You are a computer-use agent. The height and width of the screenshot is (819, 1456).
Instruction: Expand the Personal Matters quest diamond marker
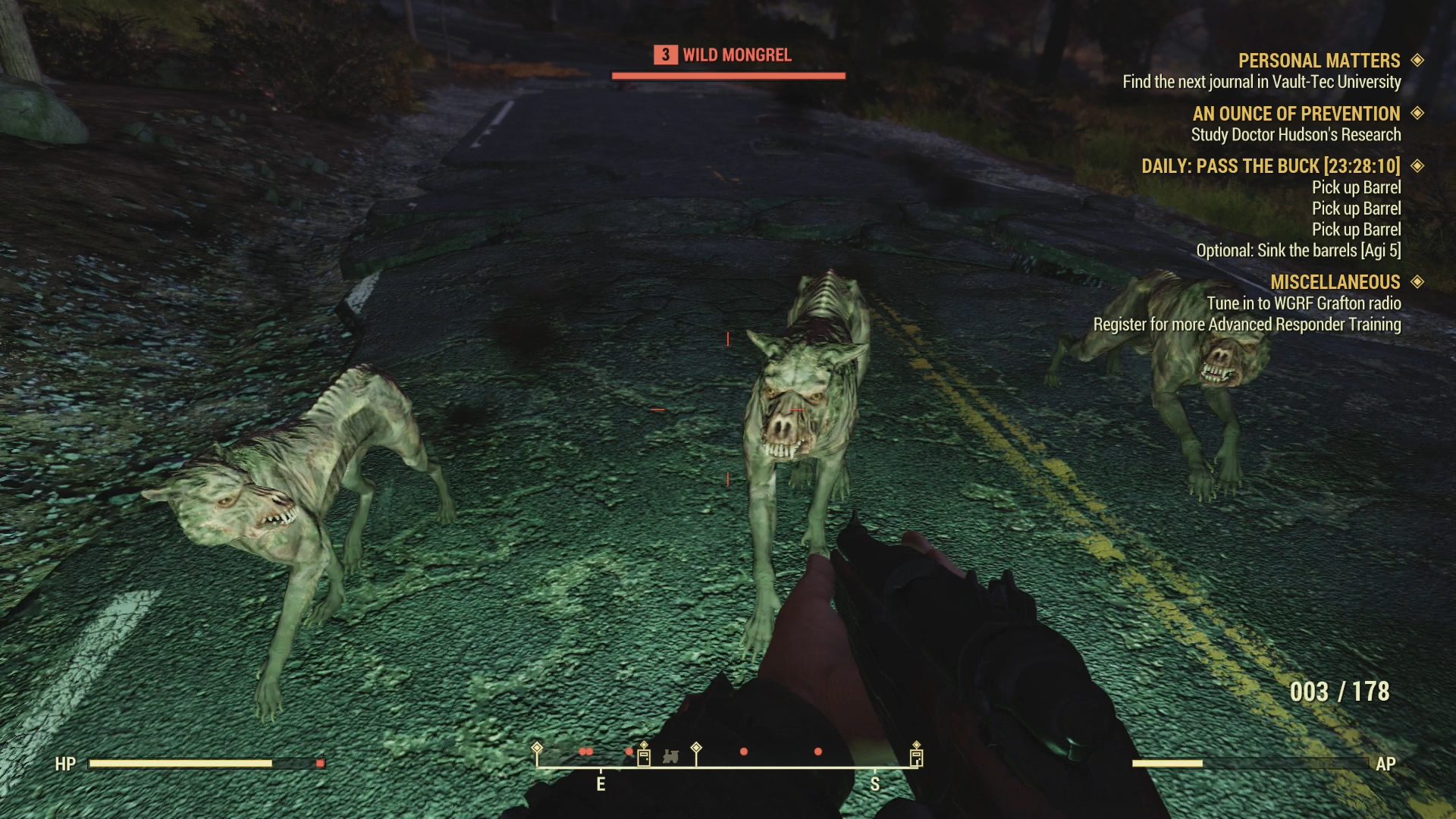(x=1417, y=61)
